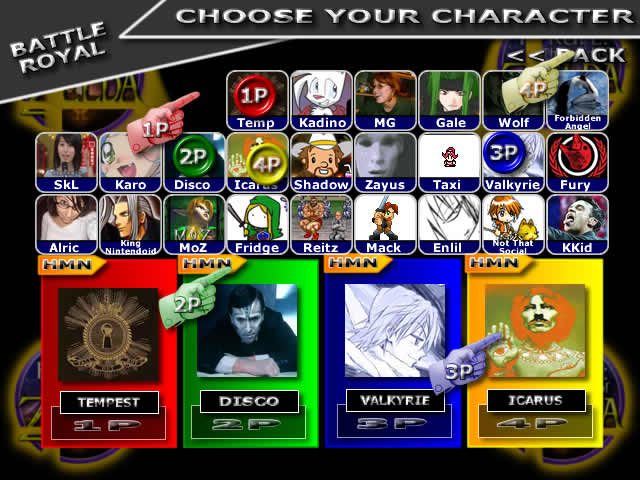Image resolution: width=640 pixels, height=480 pixels.
Task: Choose the SkL character tile
Action: tap(66, 160)
